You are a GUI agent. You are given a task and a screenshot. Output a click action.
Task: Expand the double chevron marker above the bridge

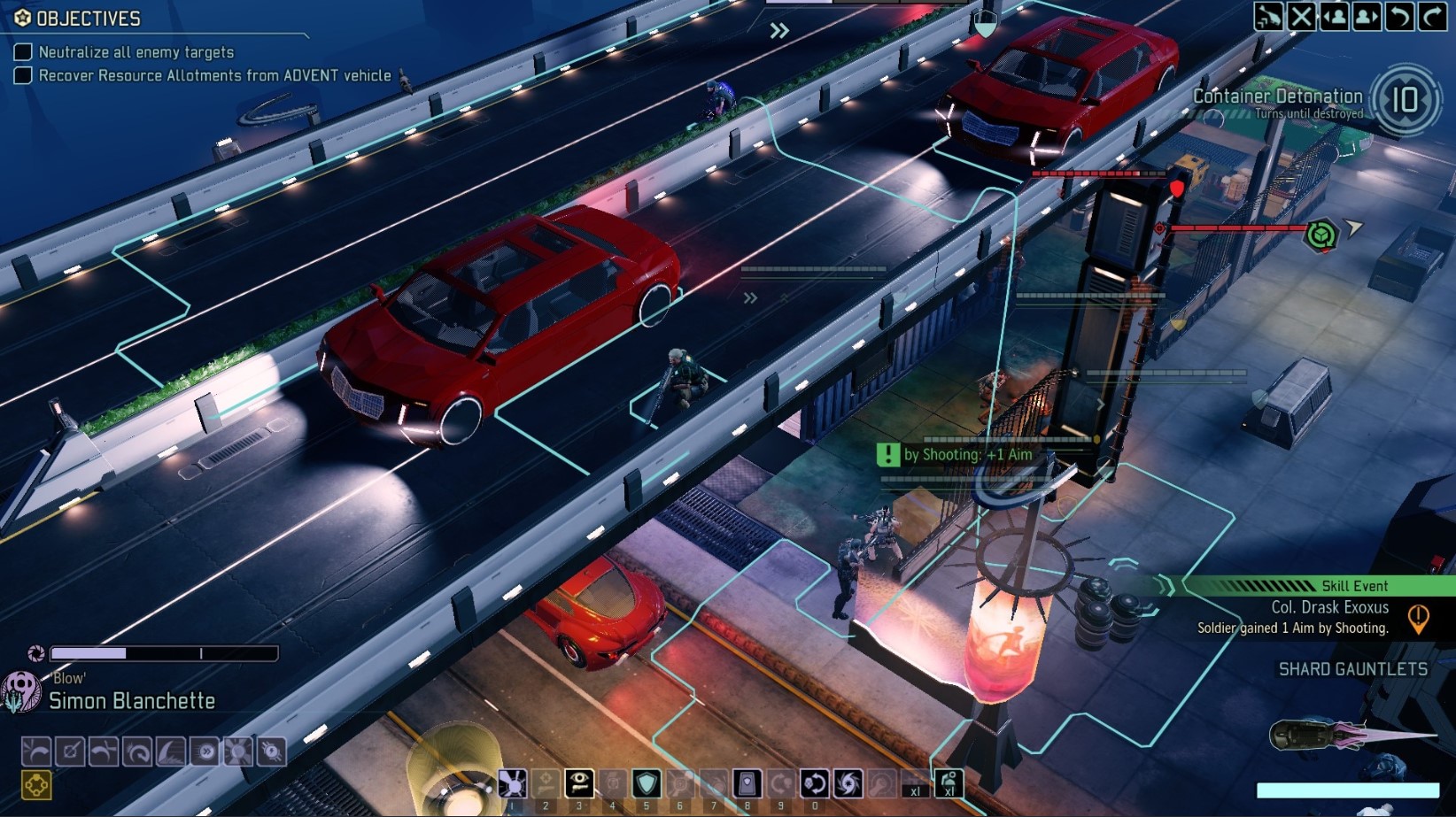(x=778, y=29)
